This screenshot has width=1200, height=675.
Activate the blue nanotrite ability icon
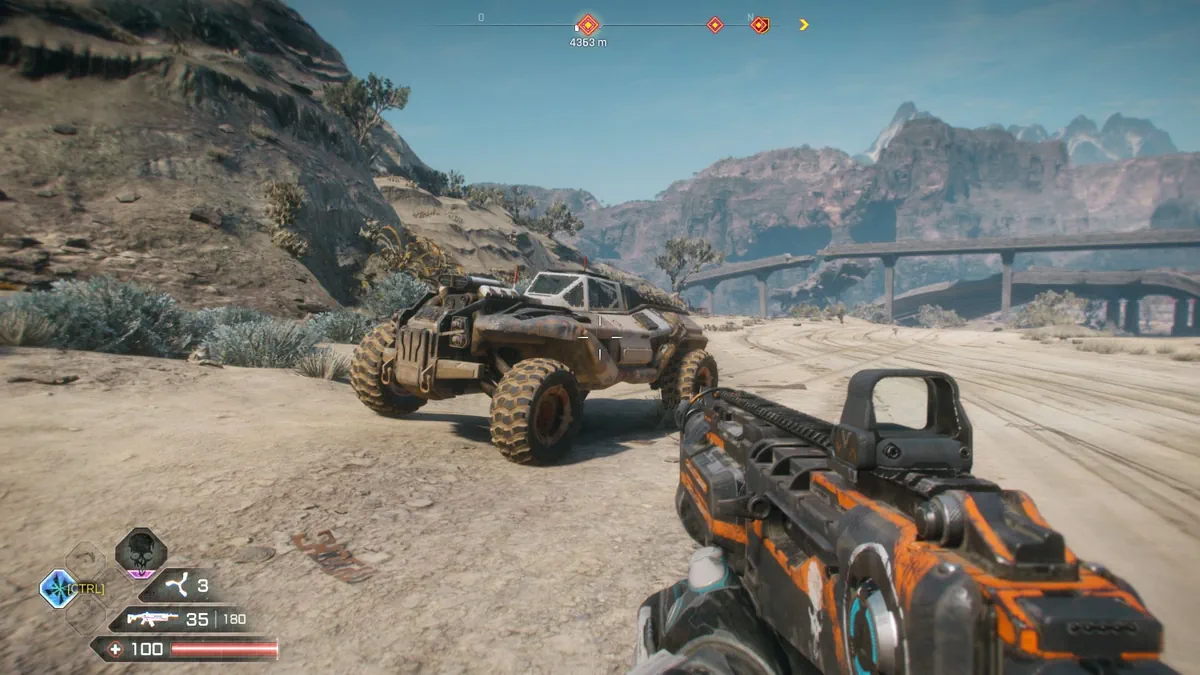59,588
